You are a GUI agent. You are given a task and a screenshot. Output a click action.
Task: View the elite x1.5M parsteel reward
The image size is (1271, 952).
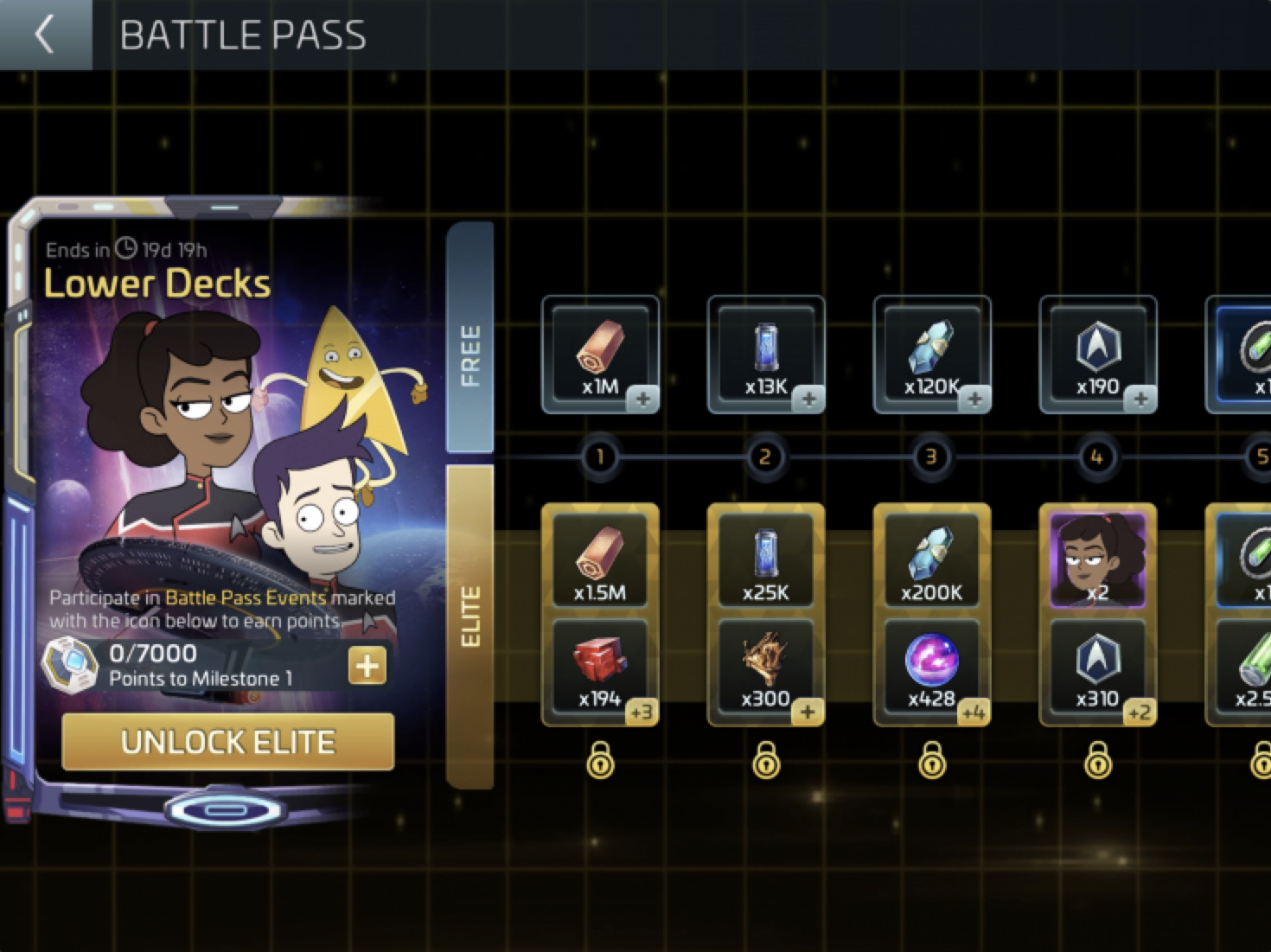point(600,560)
